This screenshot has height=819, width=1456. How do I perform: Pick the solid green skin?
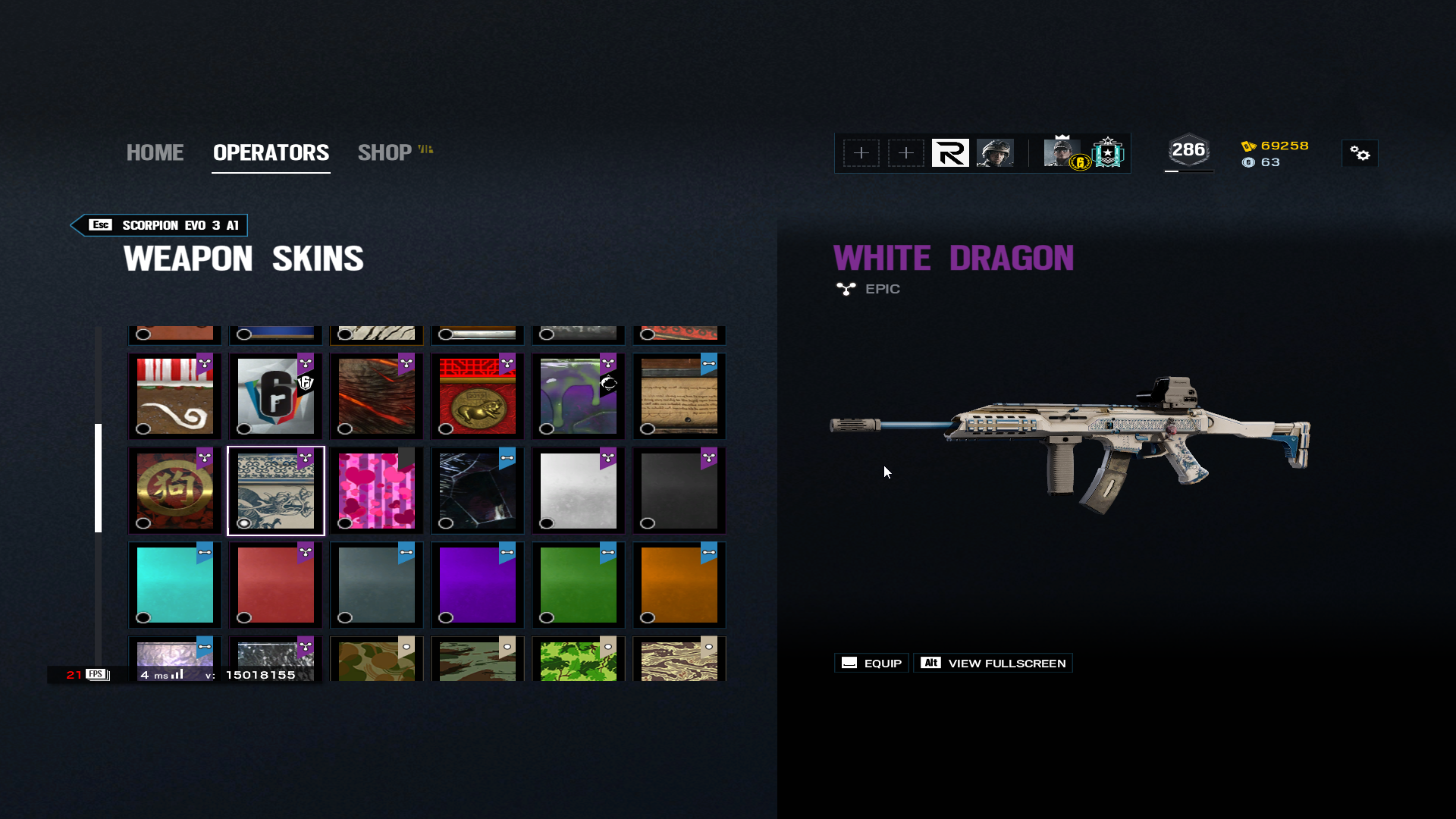coord(578,585)
